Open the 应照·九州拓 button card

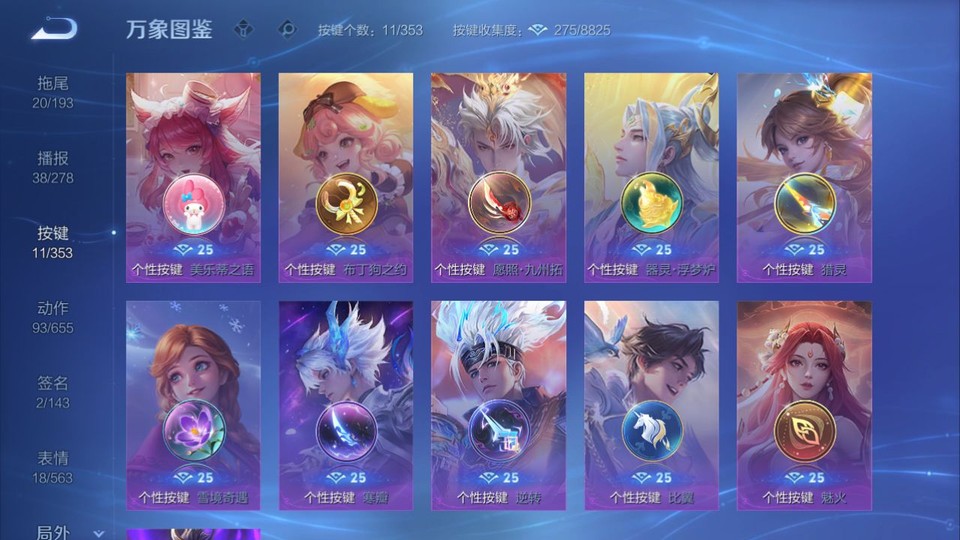tap(498, 178)
